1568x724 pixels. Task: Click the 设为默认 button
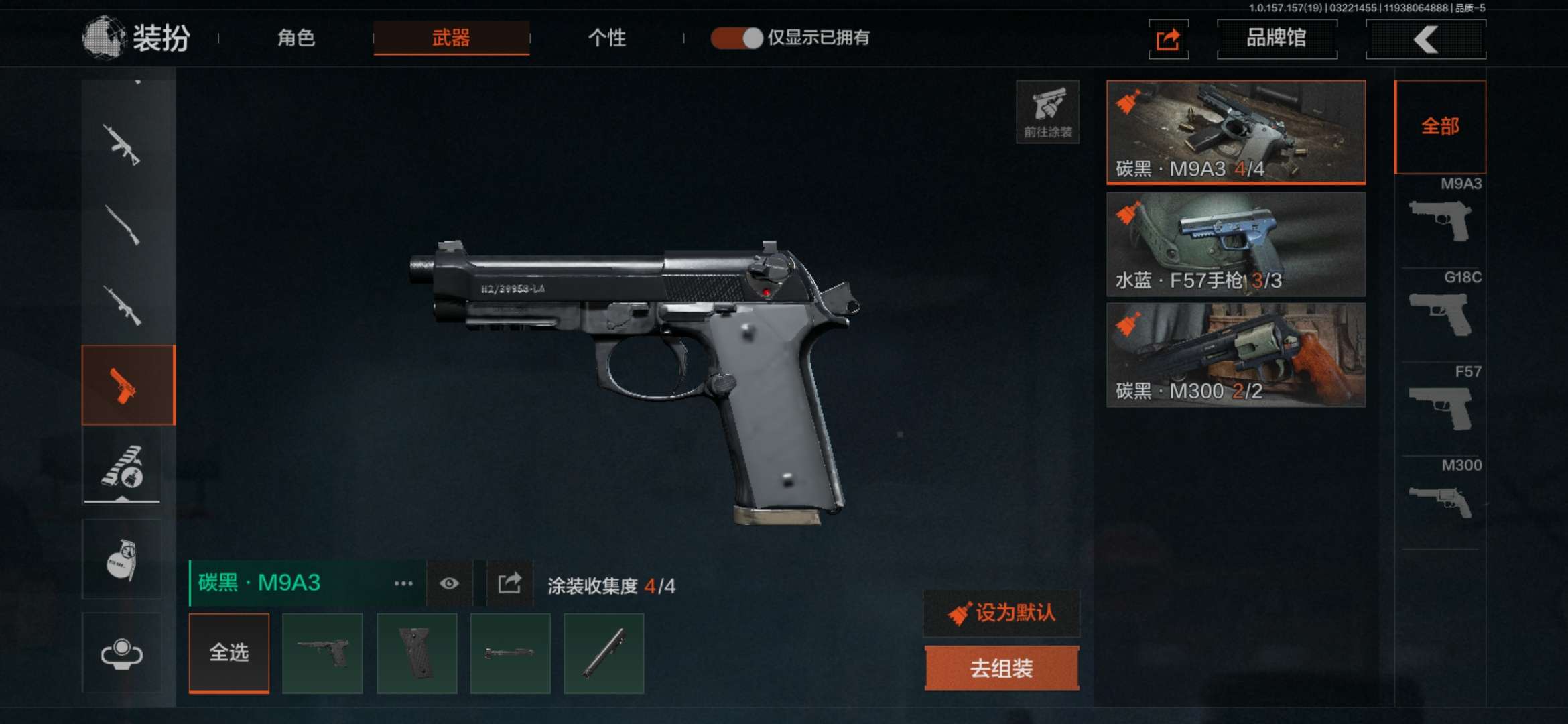coord(1001,613)
